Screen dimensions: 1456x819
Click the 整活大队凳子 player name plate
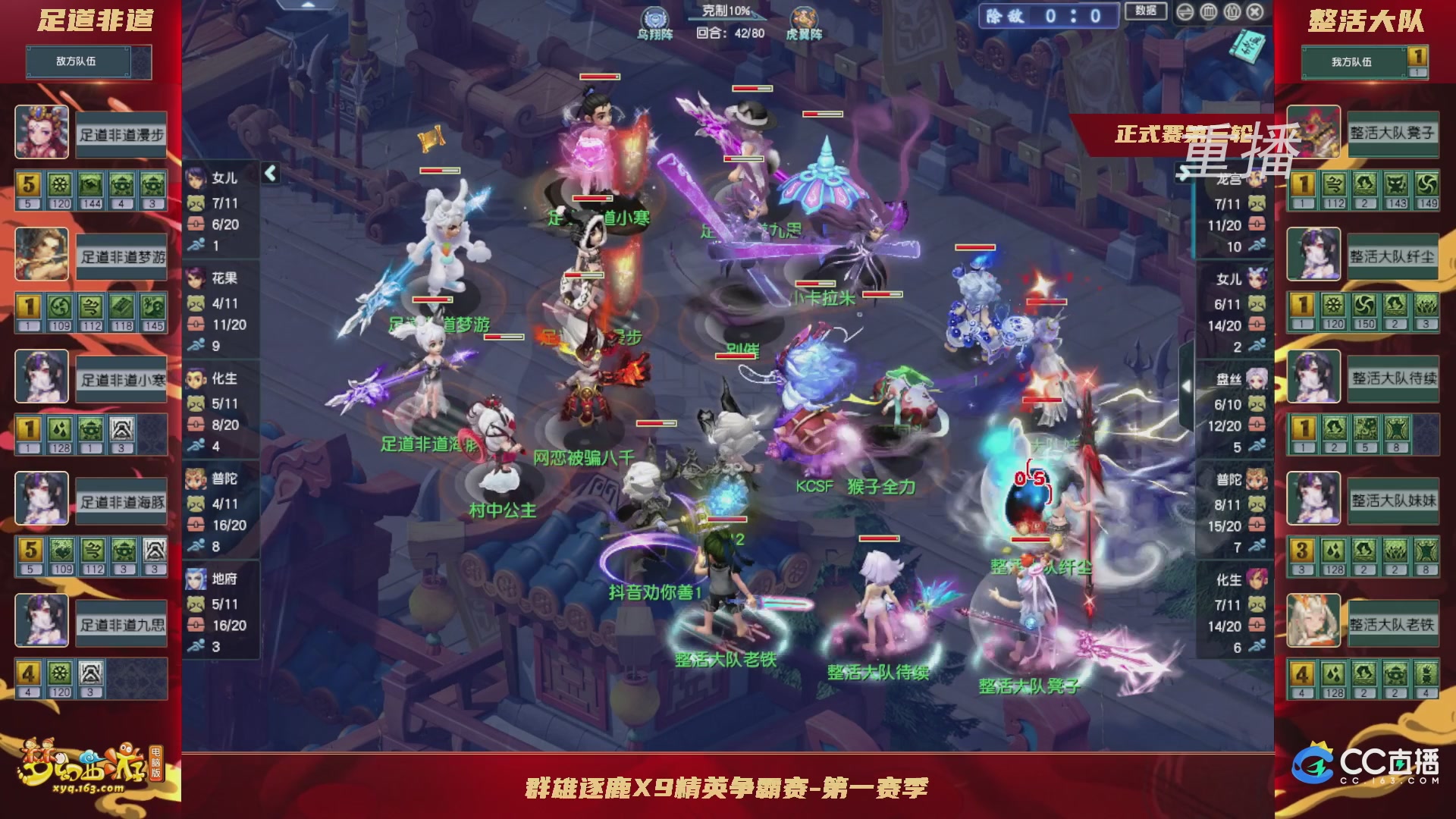tap(1394, 134)
